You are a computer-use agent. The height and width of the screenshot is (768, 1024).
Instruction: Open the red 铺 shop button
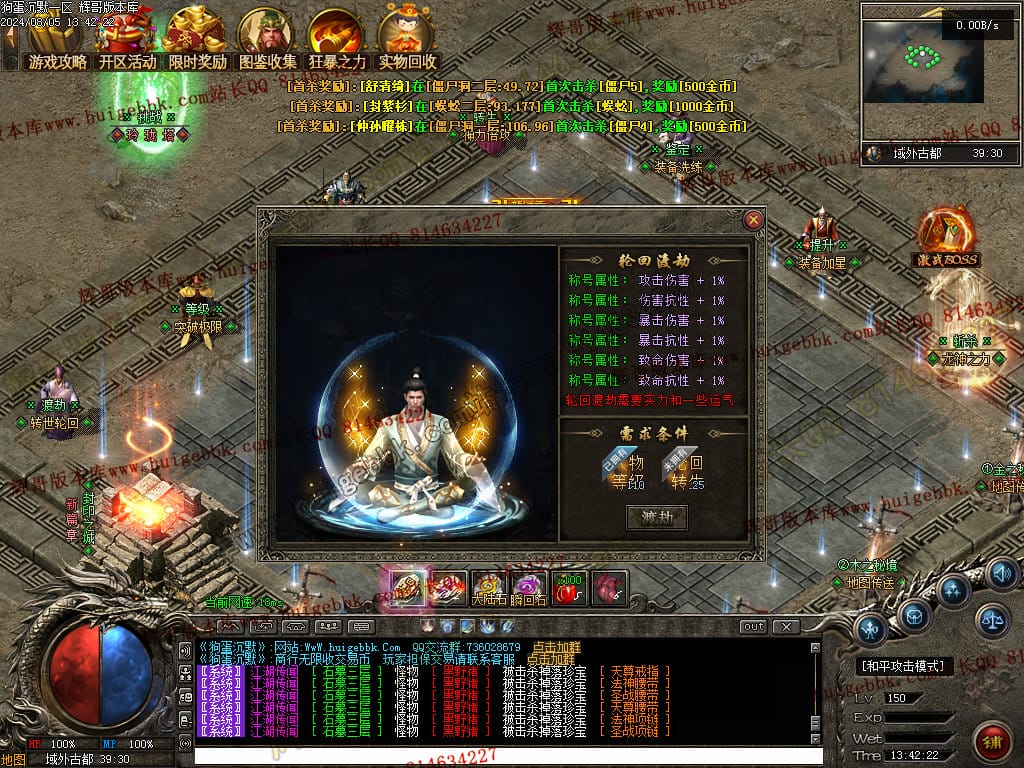click(x=991, y=742)
